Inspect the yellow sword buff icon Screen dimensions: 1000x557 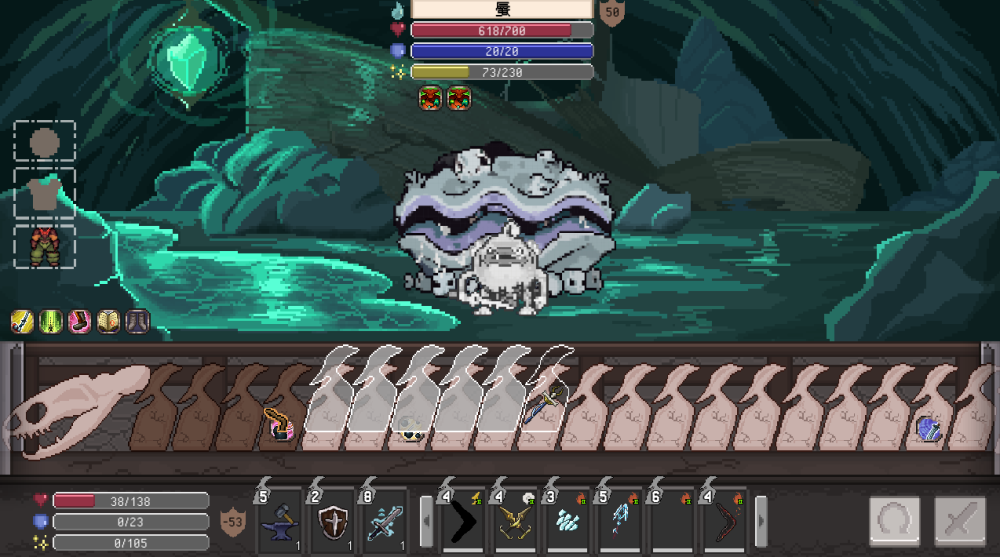click(22, 321)
